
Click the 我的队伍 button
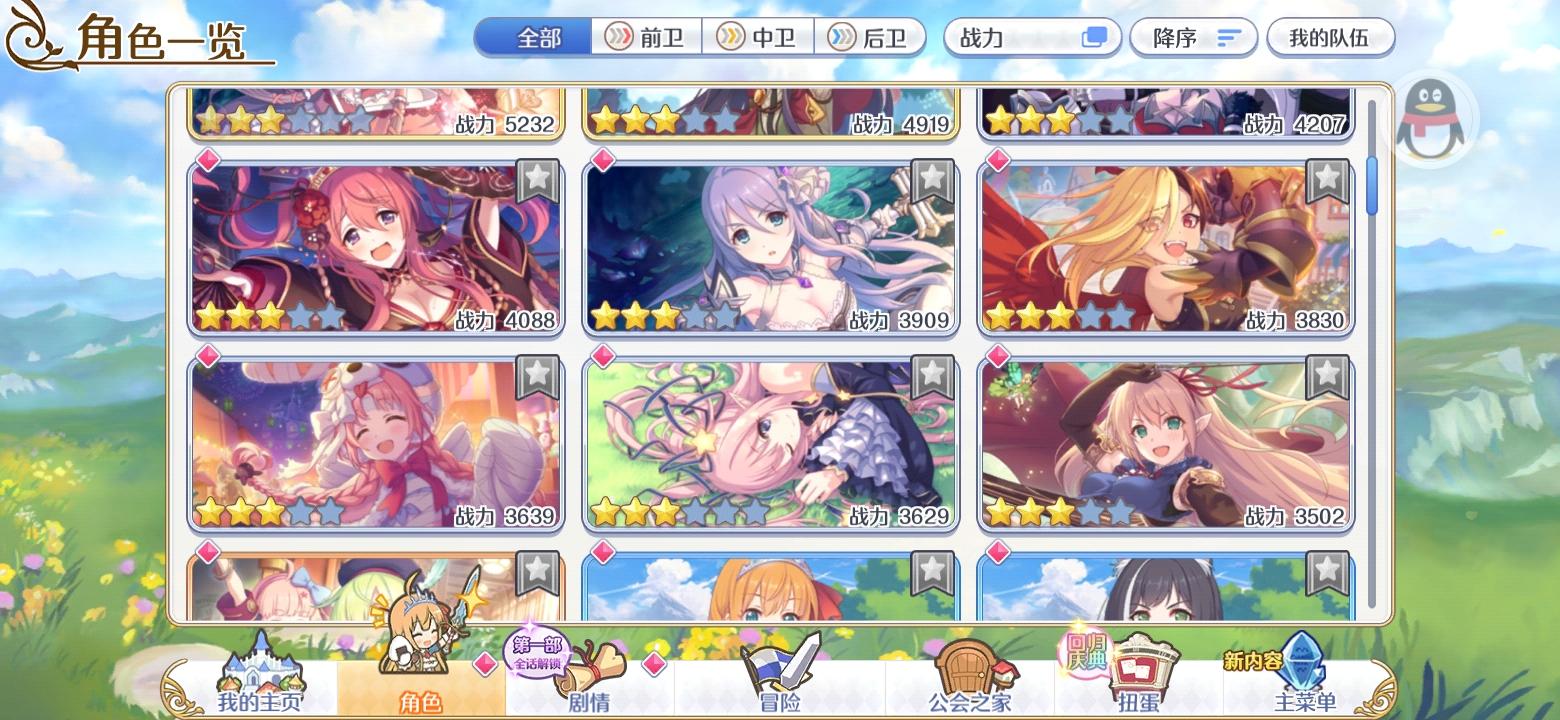click(1330, 36)
